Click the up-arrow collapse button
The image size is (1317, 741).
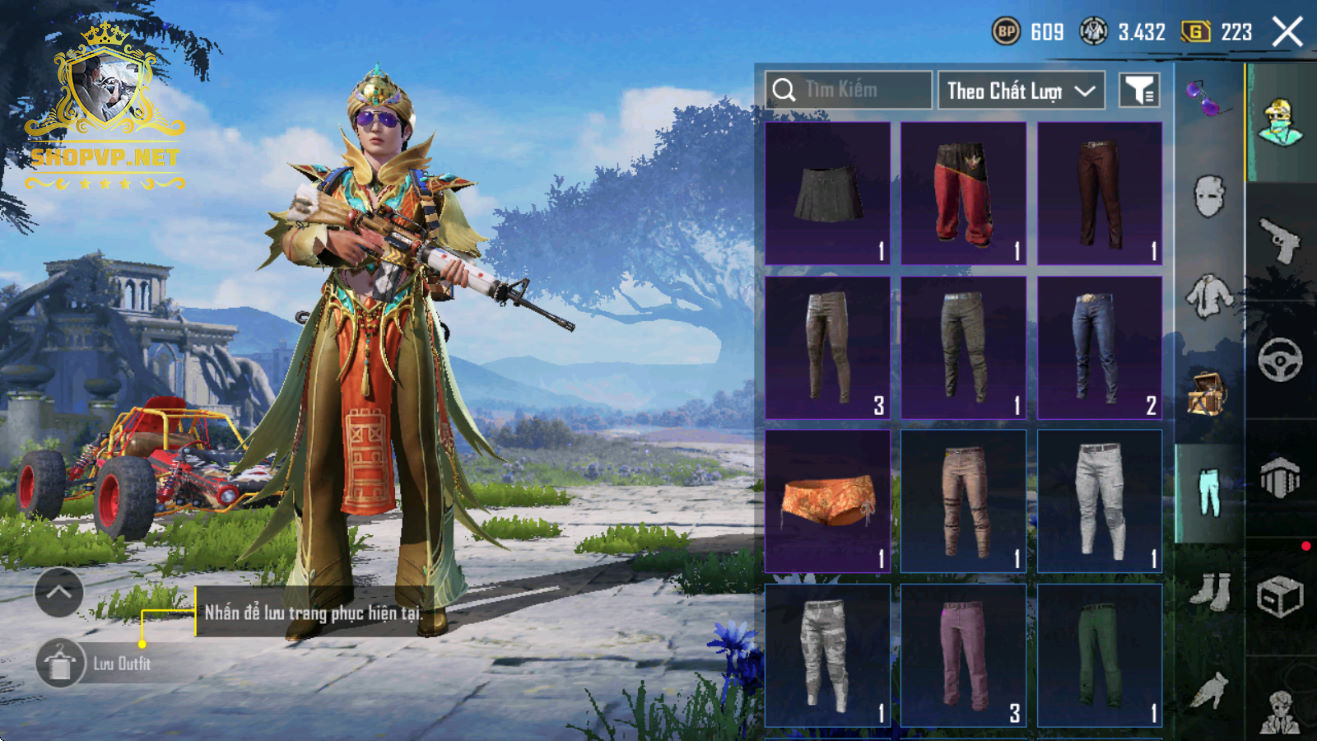59,593
